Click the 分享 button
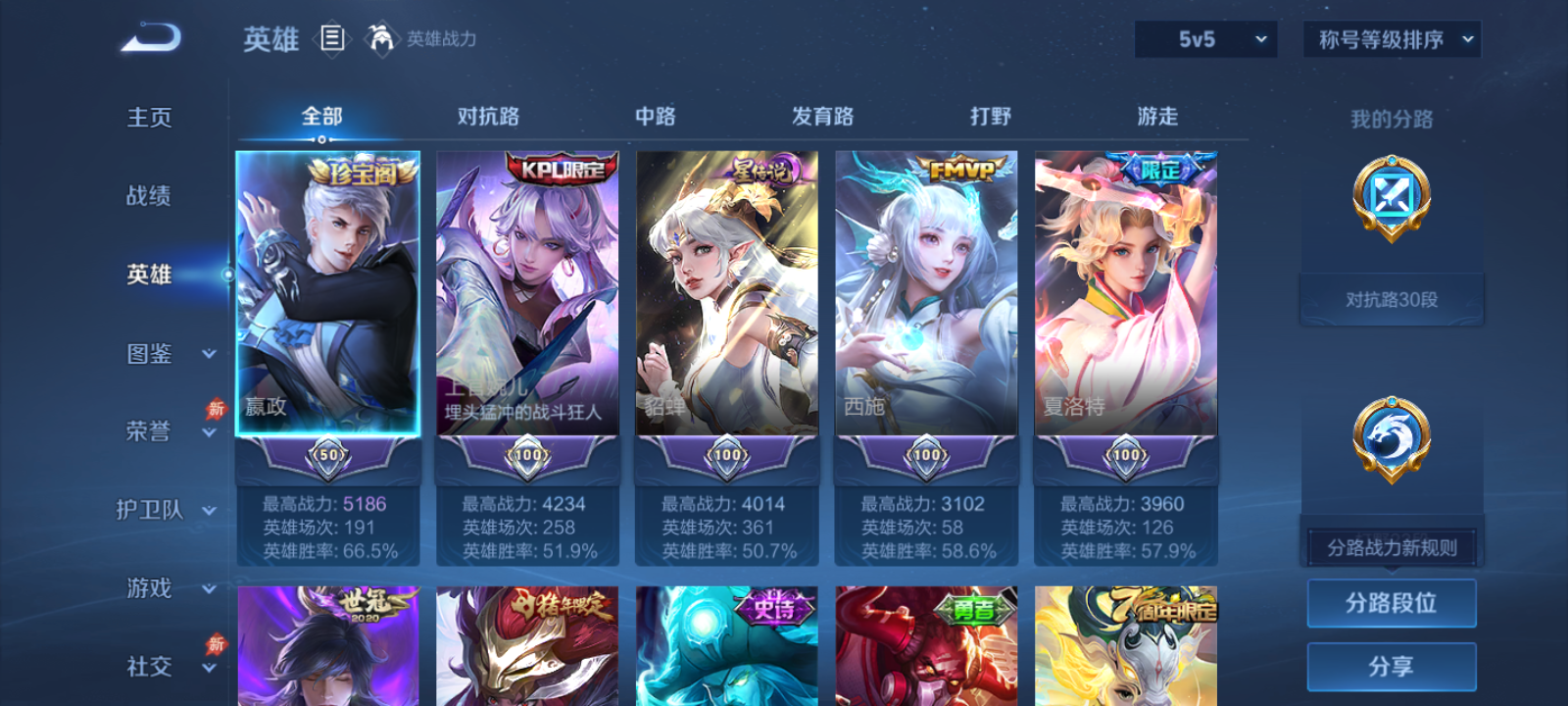 1392,666
